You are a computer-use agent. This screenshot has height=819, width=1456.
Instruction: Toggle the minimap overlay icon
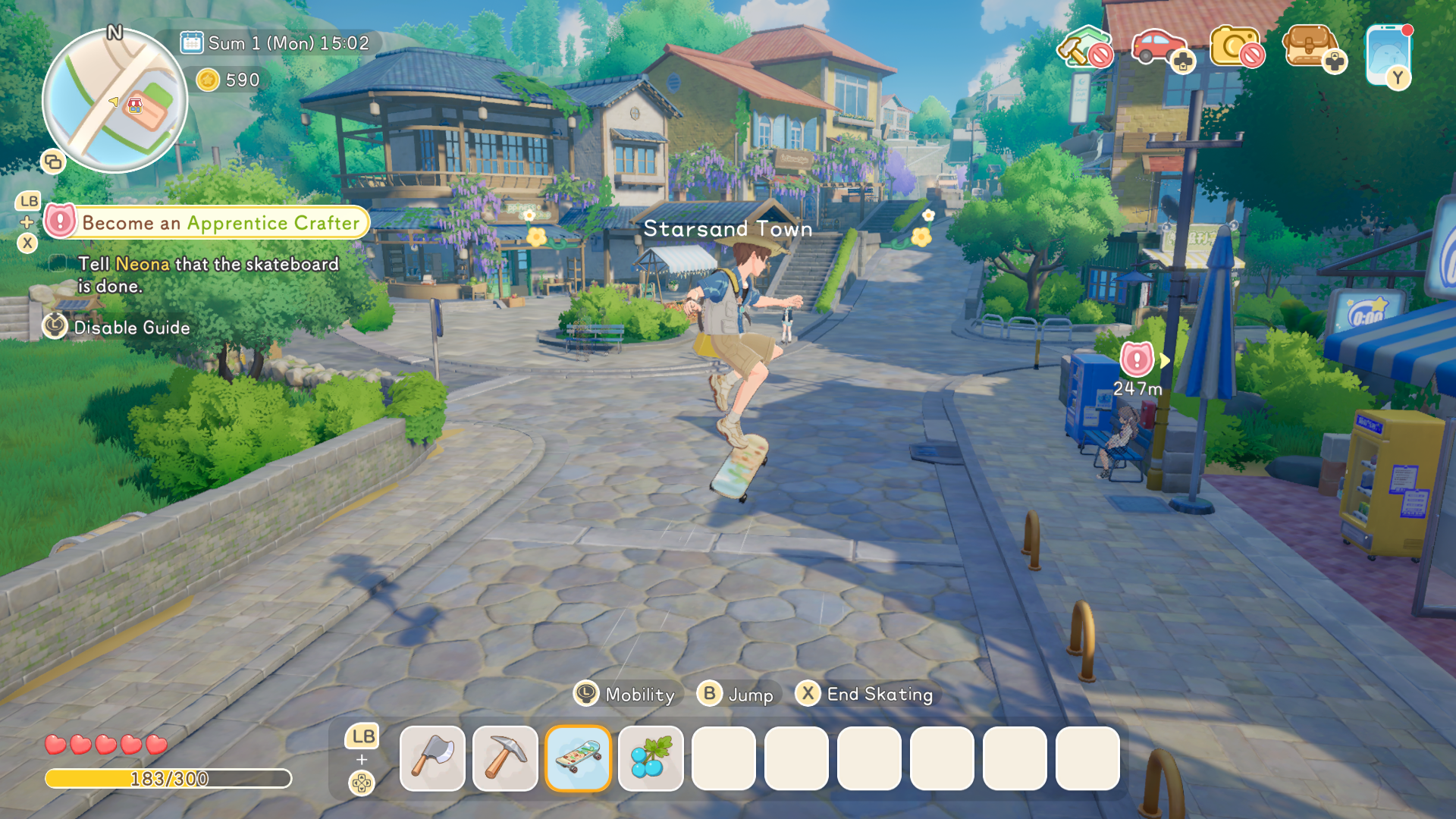coord(52,162)
